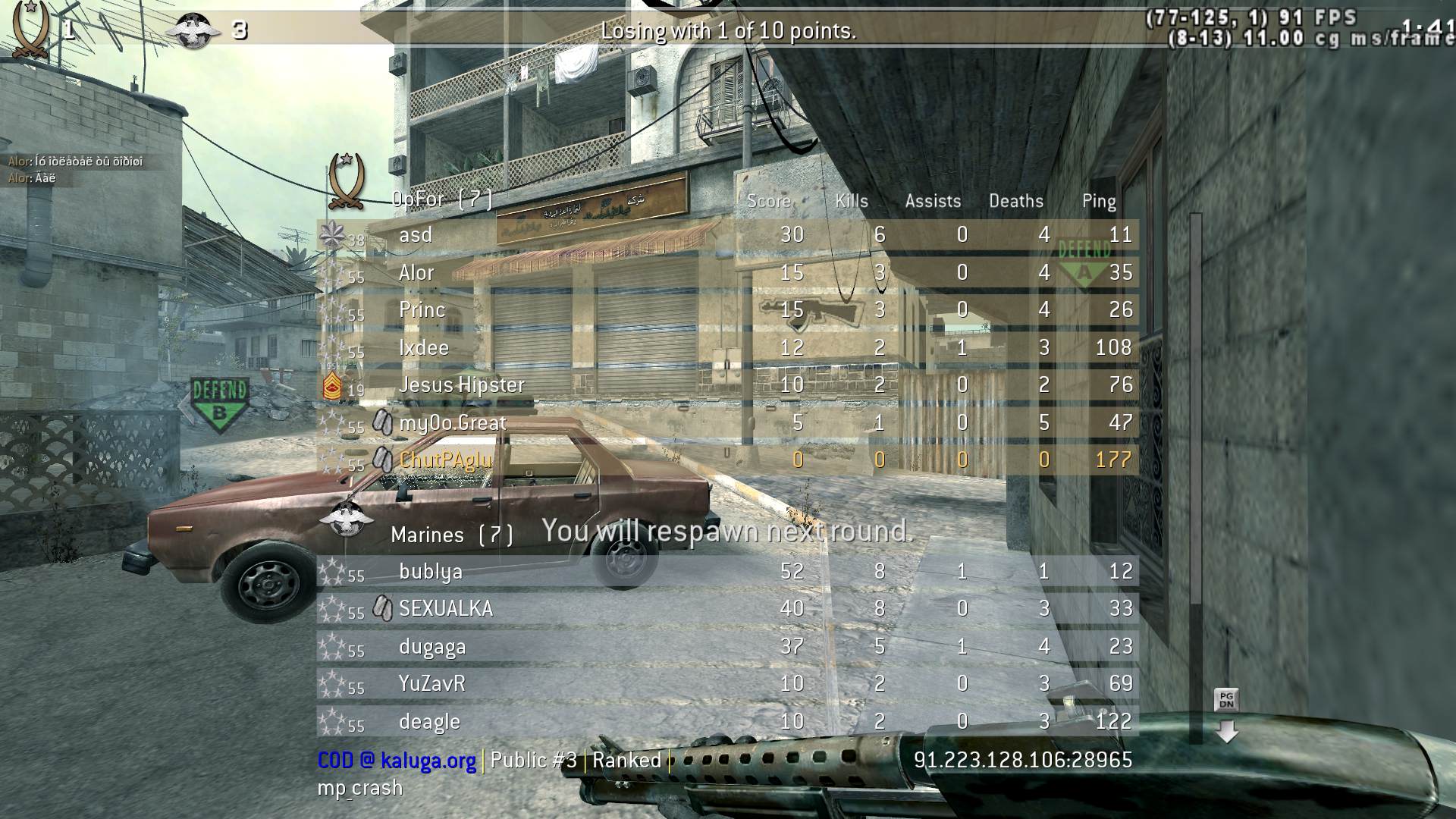Click the scoreboard scrollbar track
1456x819 pixels.
point(1196,455)
